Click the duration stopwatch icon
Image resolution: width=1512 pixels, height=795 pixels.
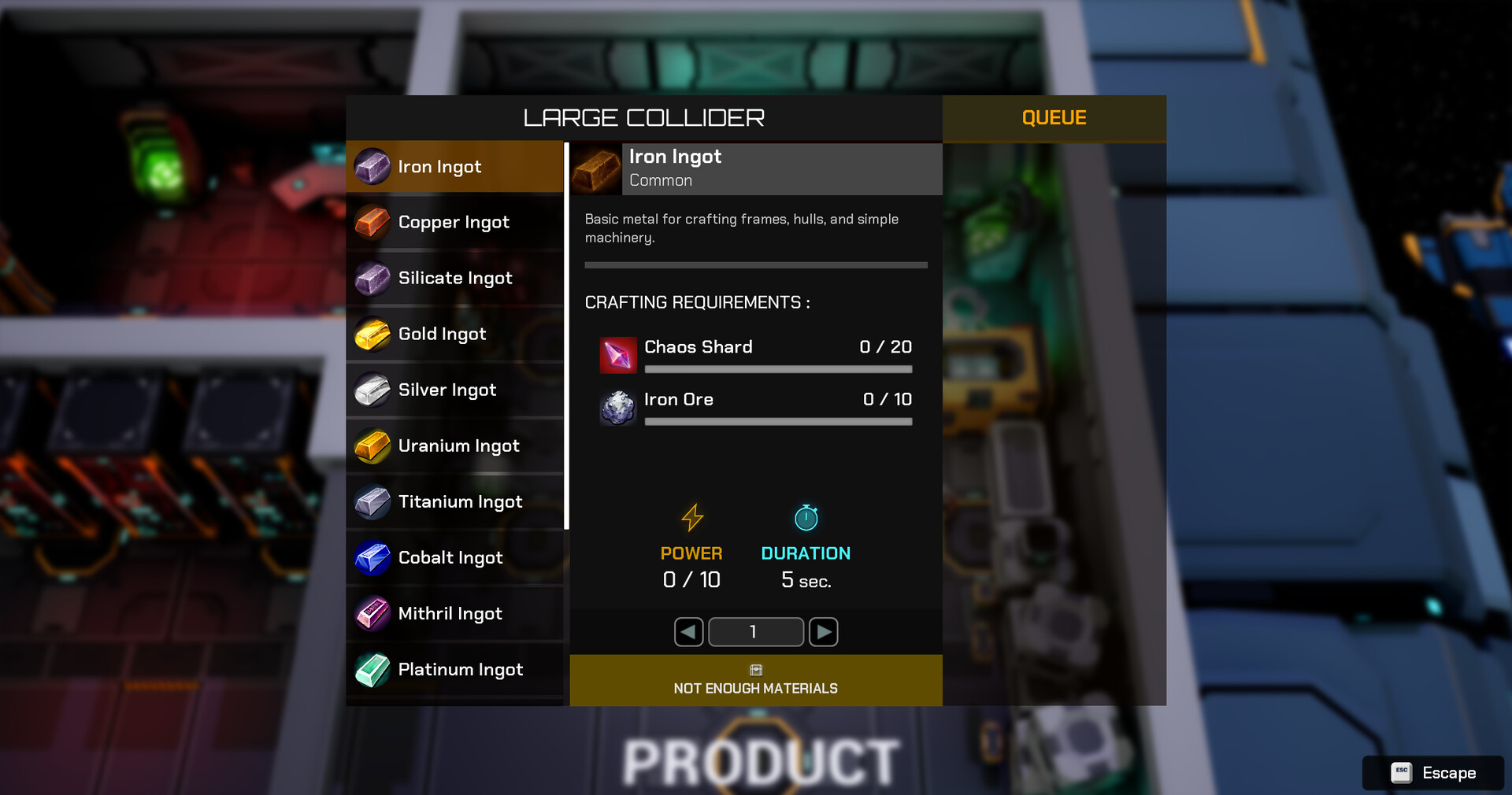click(x=806, y=518)
